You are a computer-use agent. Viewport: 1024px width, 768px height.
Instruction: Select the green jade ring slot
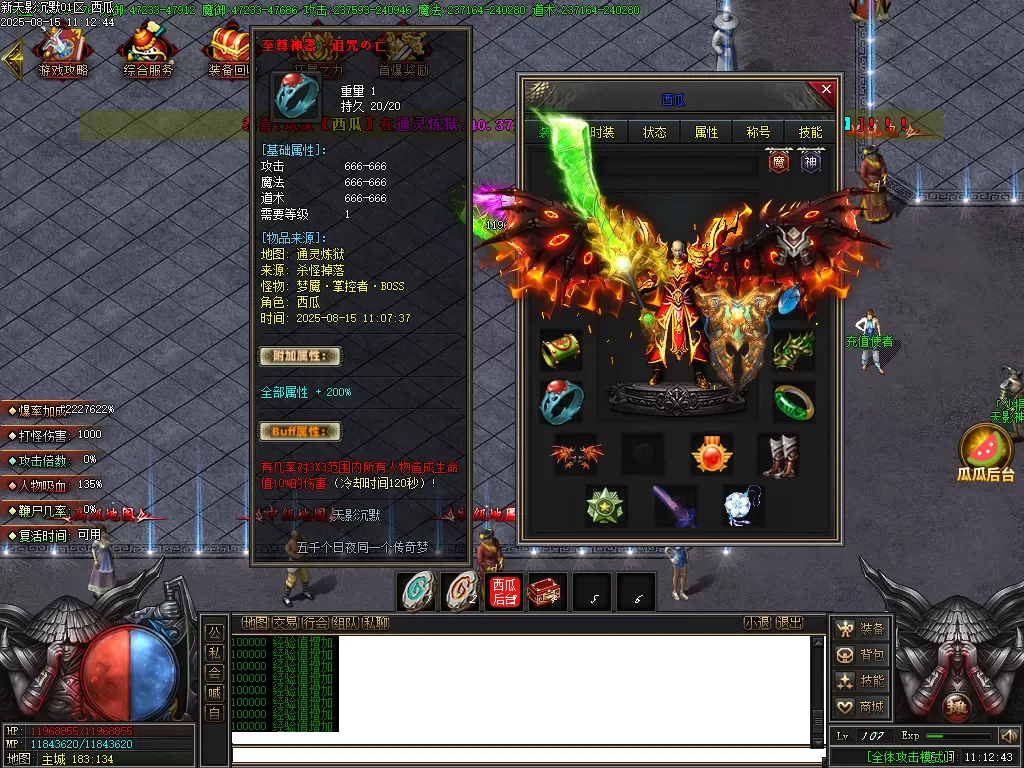pyautogui.click(x=793, y=402)
